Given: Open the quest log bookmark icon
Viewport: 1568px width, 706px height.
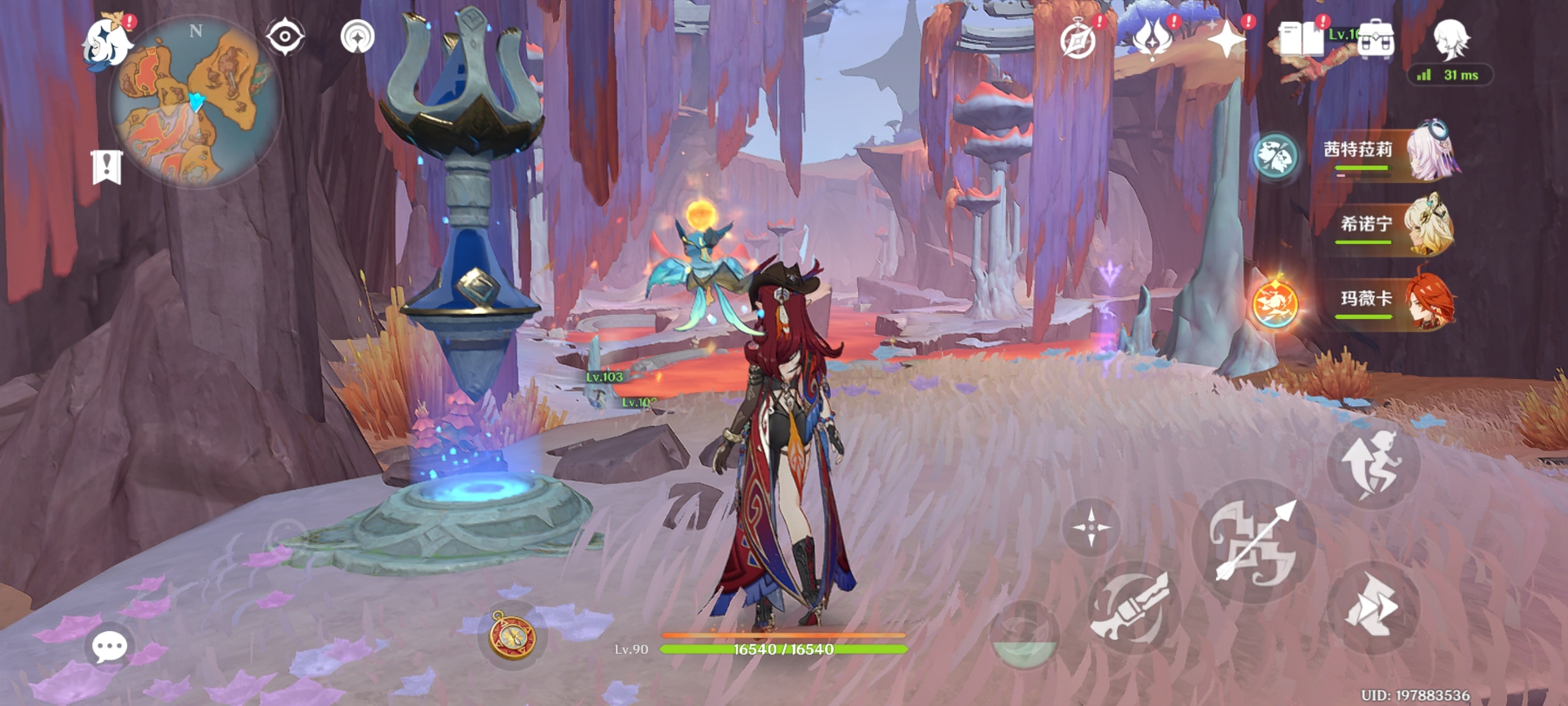Looking at the screenshot, I should (x=107, y=167).
